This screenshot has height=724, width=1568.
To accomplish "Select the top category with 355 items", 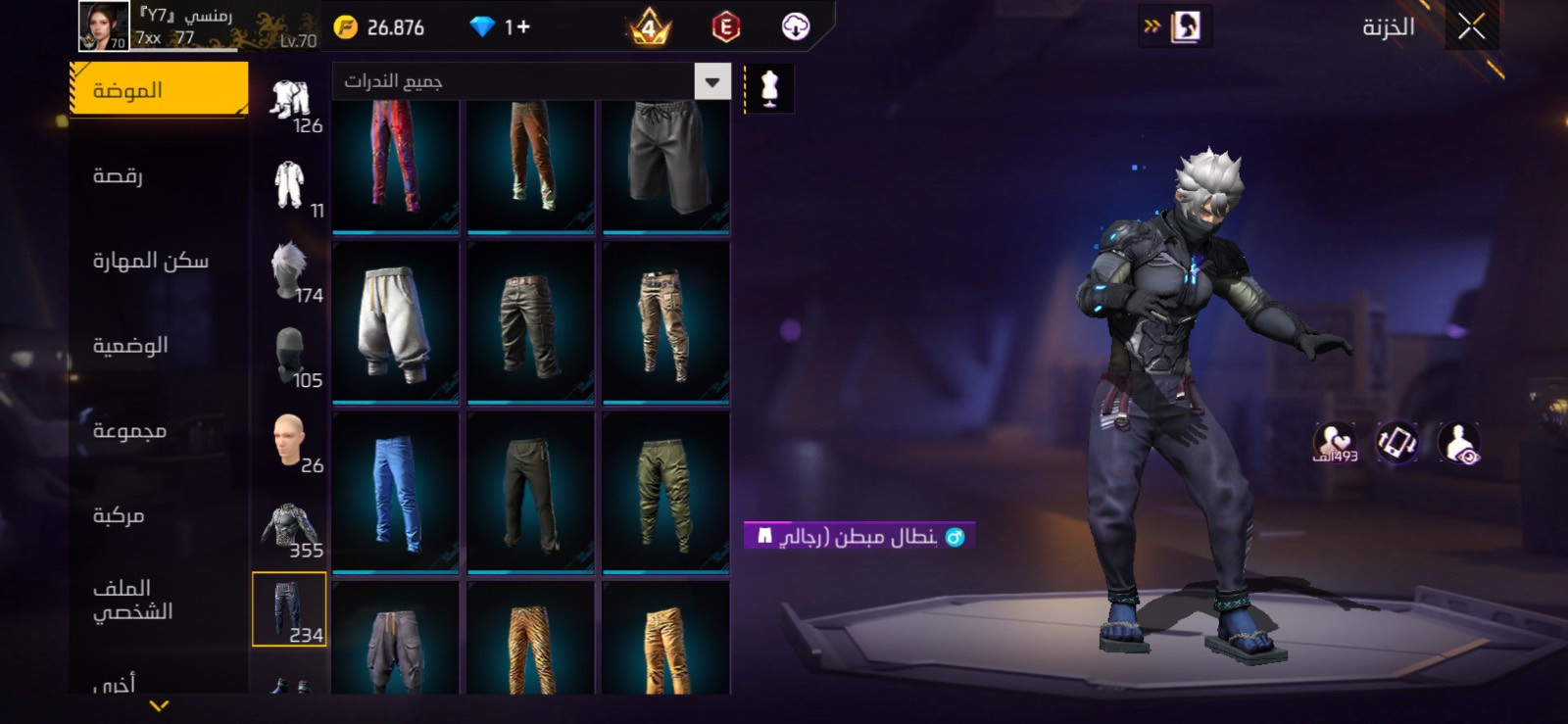I will [x=290, y=527].
